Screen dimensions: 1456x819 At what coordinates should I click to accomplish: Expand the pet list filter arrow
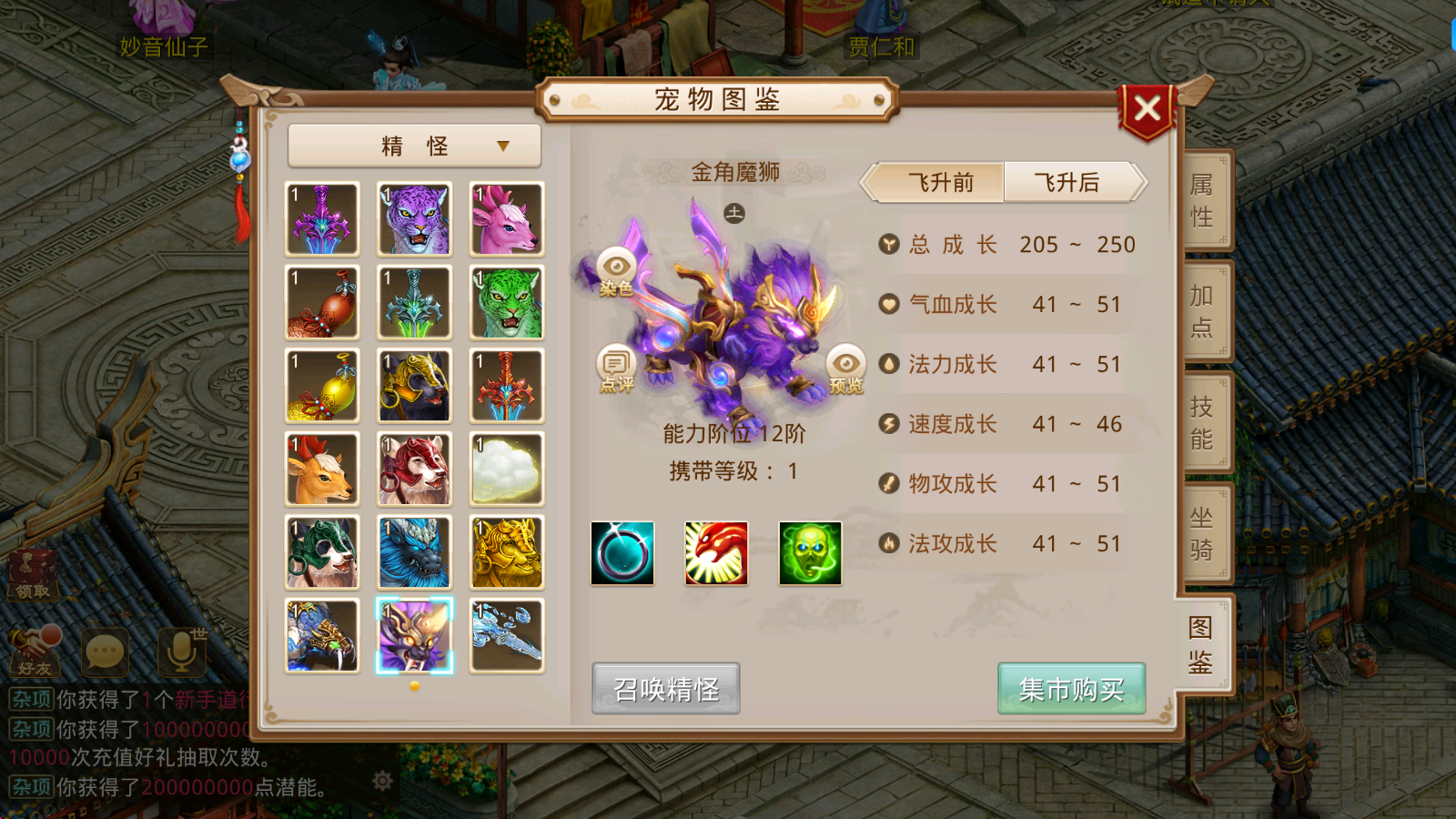point(501,146)
